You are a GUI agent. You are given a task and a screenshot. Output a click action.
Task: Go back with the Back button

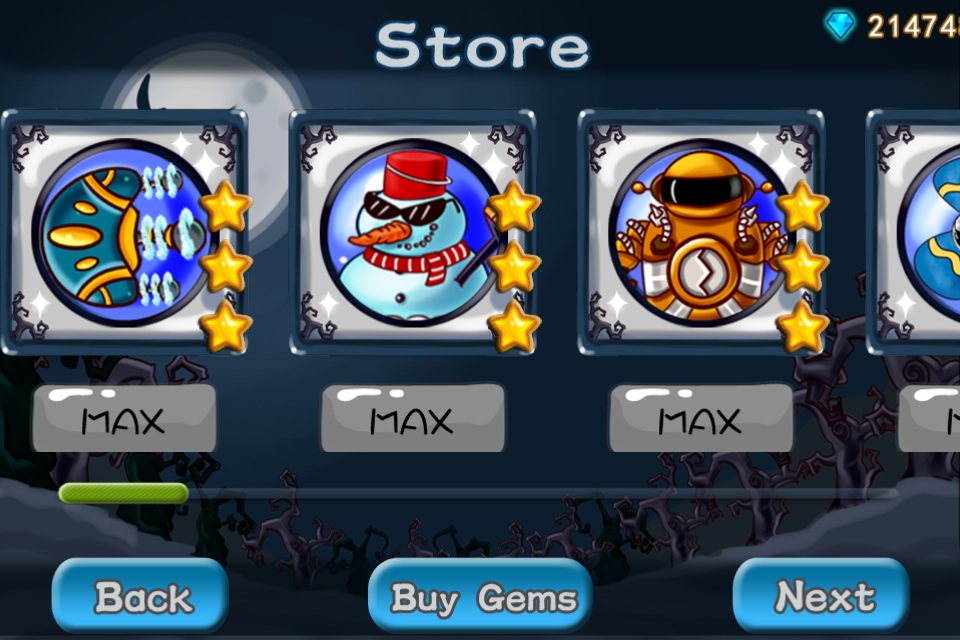(x=141, y=596)
